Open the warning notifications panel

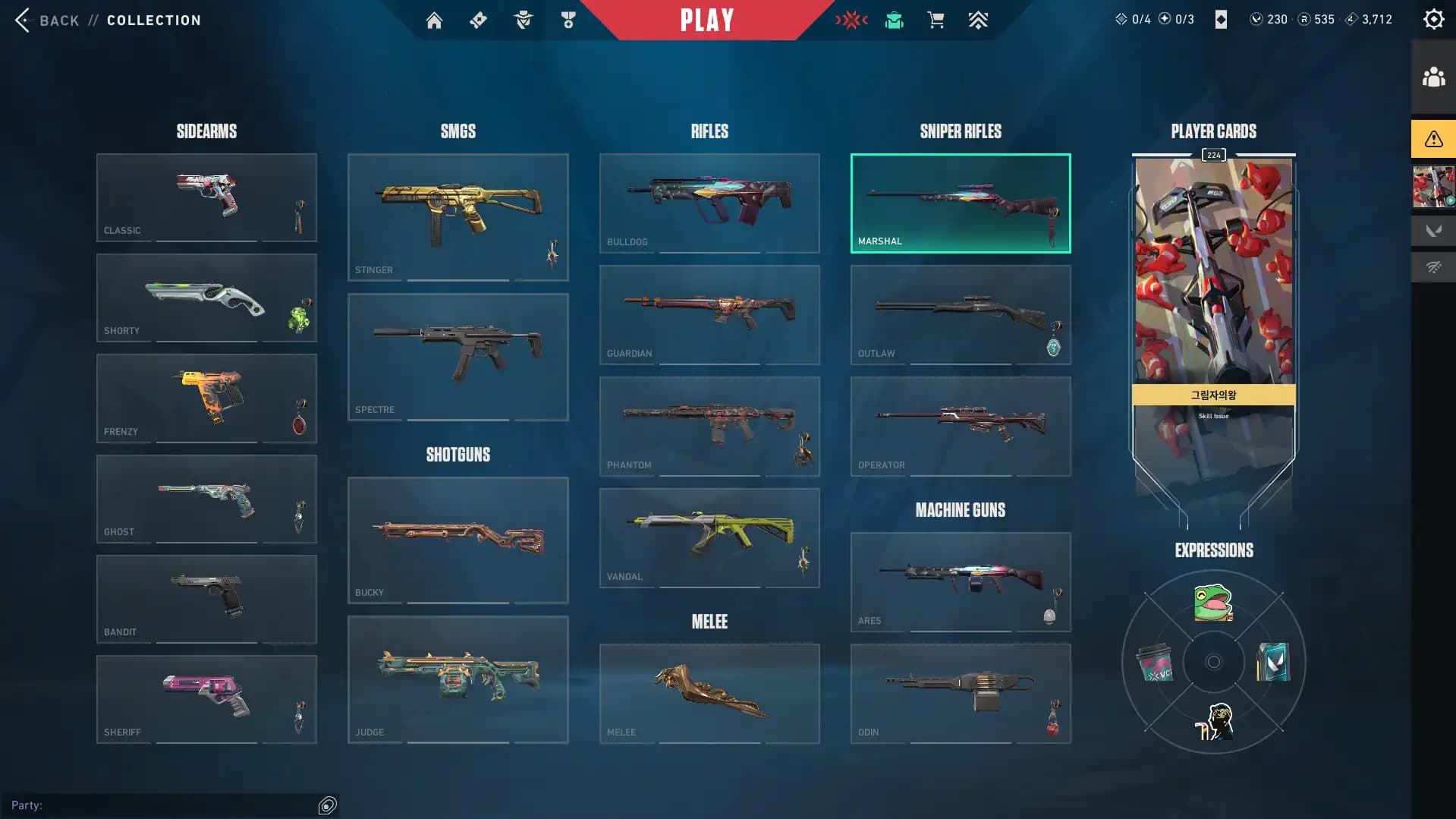tap(1432, 139)
